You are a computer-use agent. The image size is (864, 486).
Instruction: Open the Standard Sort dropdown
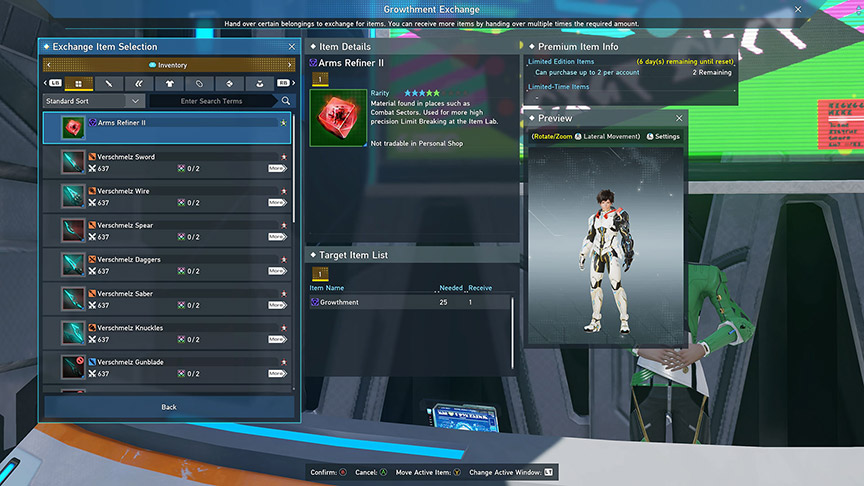[94, 101]
